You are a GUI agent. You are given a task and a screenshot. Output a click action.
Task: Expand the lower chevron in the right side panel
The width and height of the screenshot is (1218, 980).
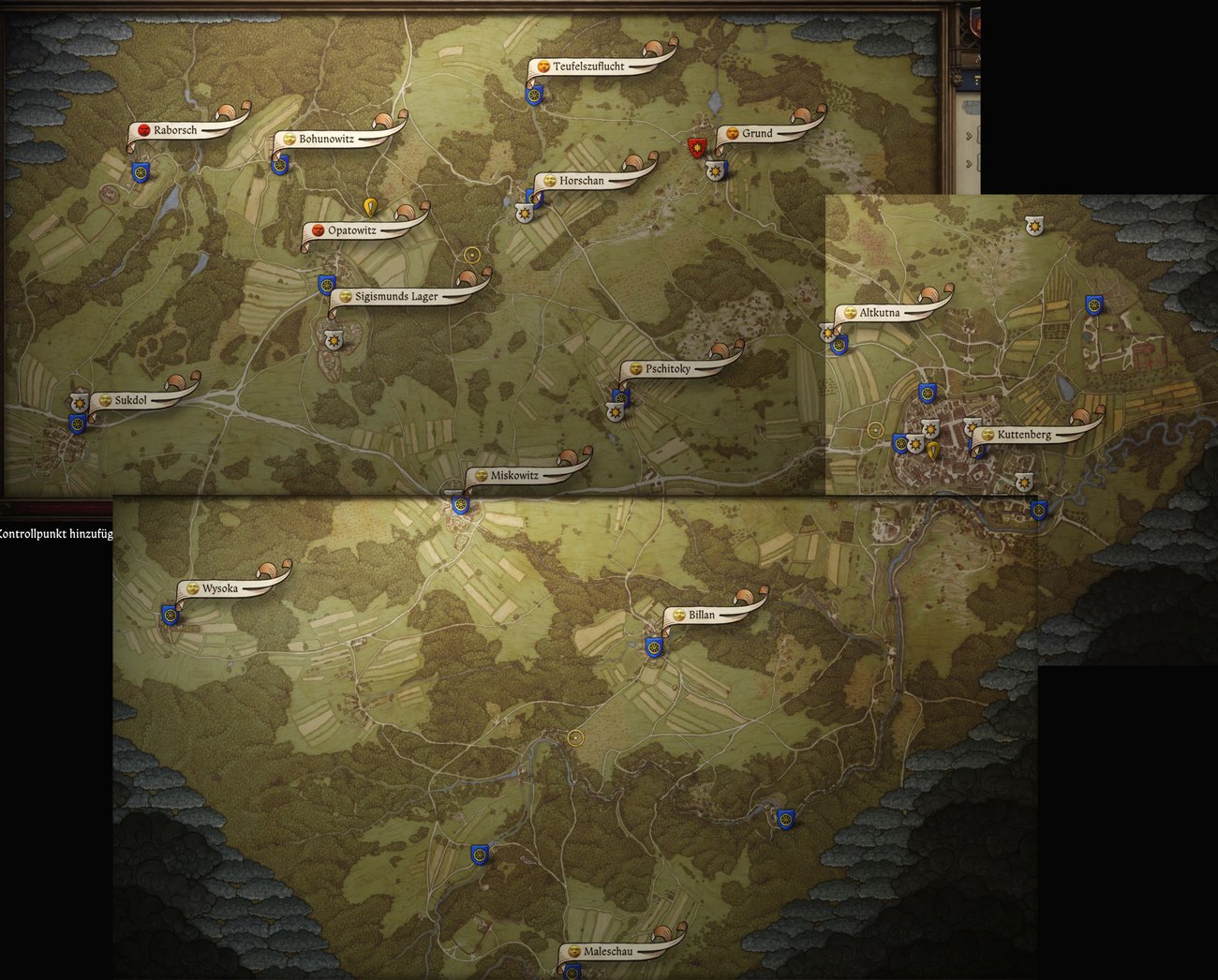point(969,162)
